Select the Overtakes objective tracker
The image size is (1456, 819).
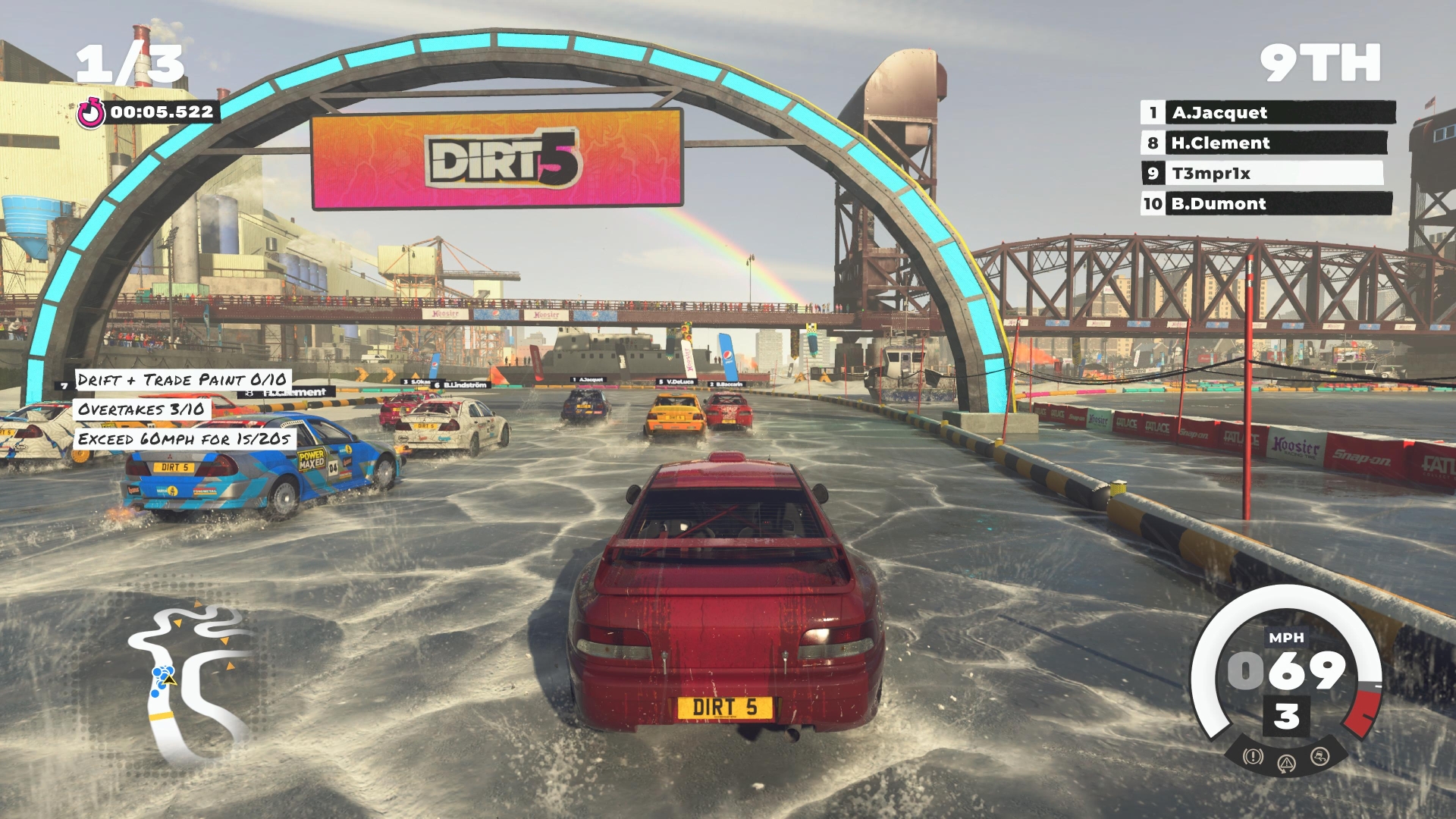coord(141,409)
